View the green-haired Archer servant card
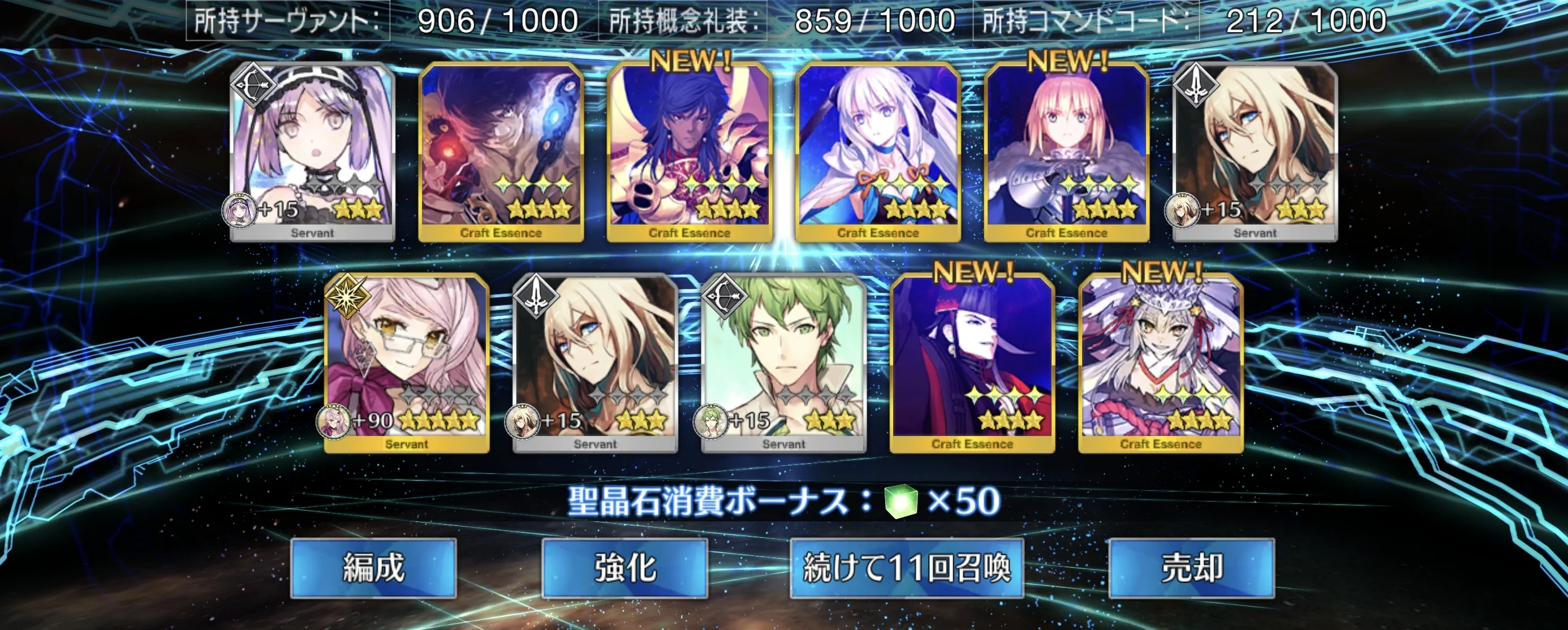1568x630 pixels. 783,364
